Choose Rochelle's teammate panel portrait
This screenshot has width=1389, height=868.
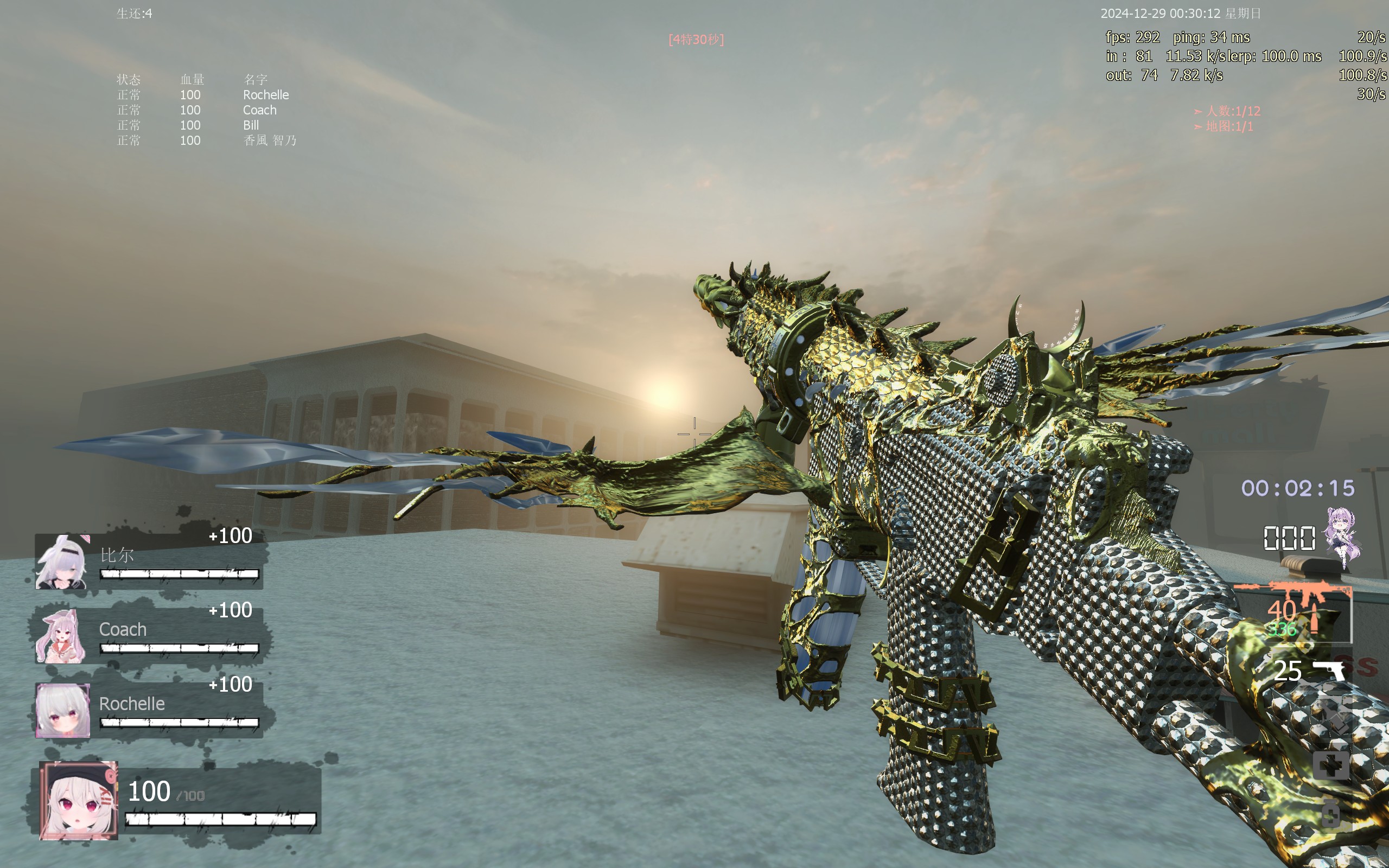[62, 710]
